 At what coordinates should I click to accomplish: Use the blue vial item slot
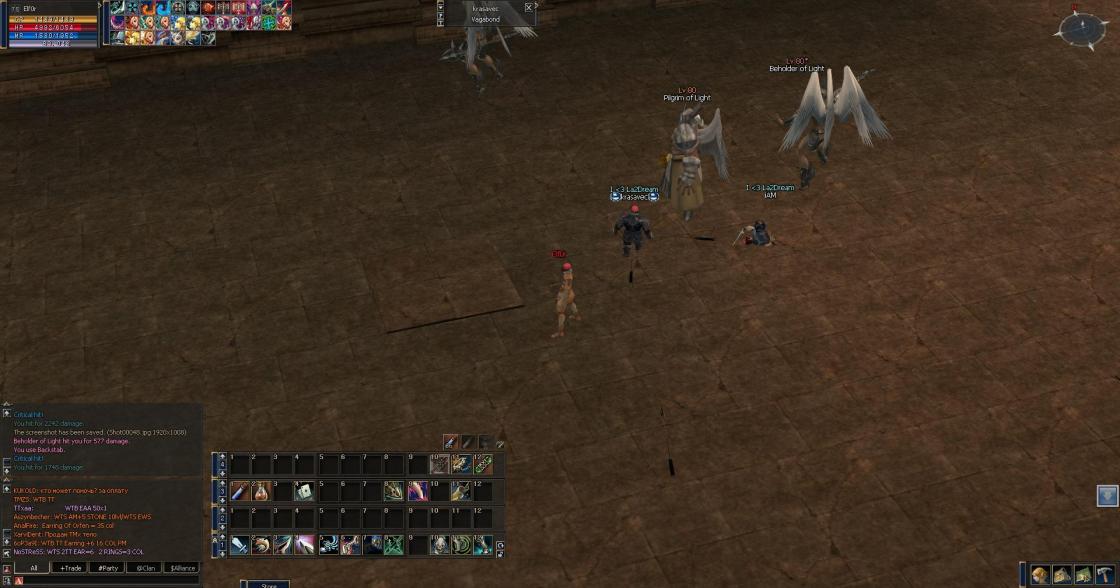[x=240, y=491]
